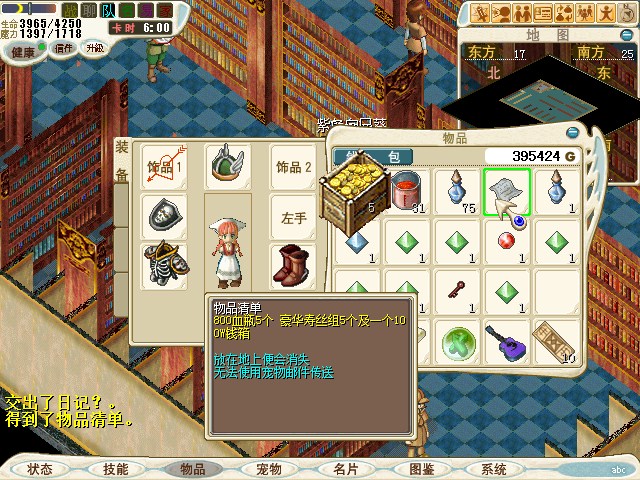Select the 物品 items menu button
This screenshot has width=640, height=480.
[192, 468]
